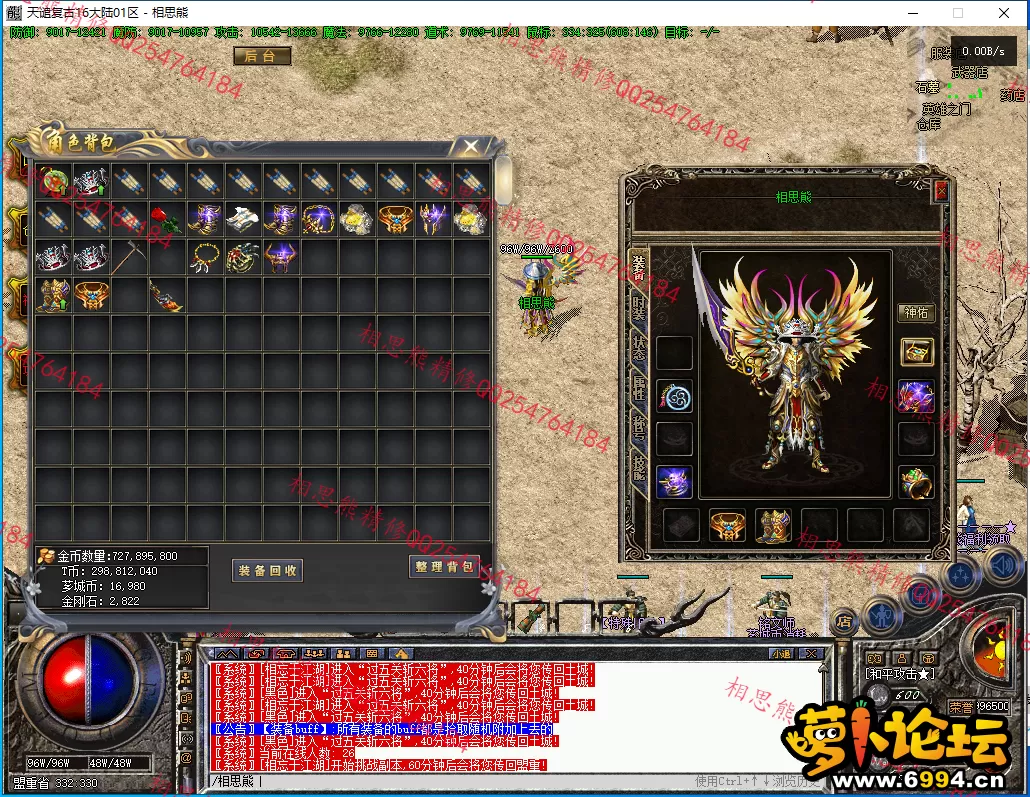Screen dimensions: 1030x797
Task: Select the pickaxe item in bag
Action: click(129, 258)
